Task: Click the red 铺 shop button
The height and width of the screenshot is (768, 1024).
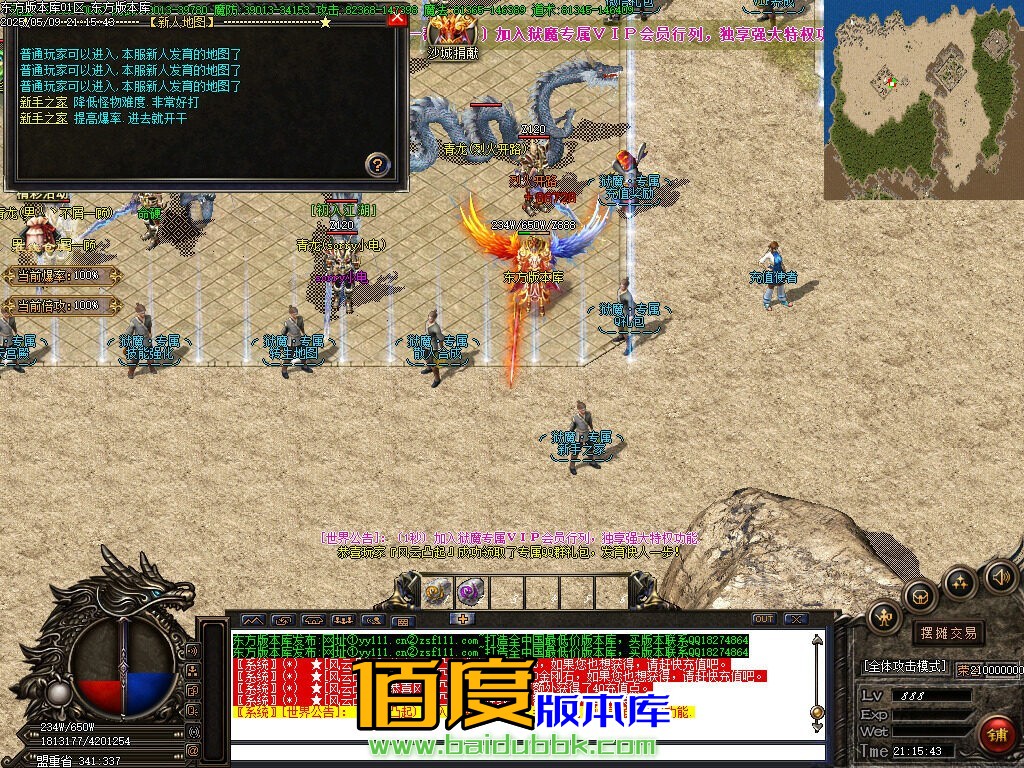Action: click(x=997, y=733)
